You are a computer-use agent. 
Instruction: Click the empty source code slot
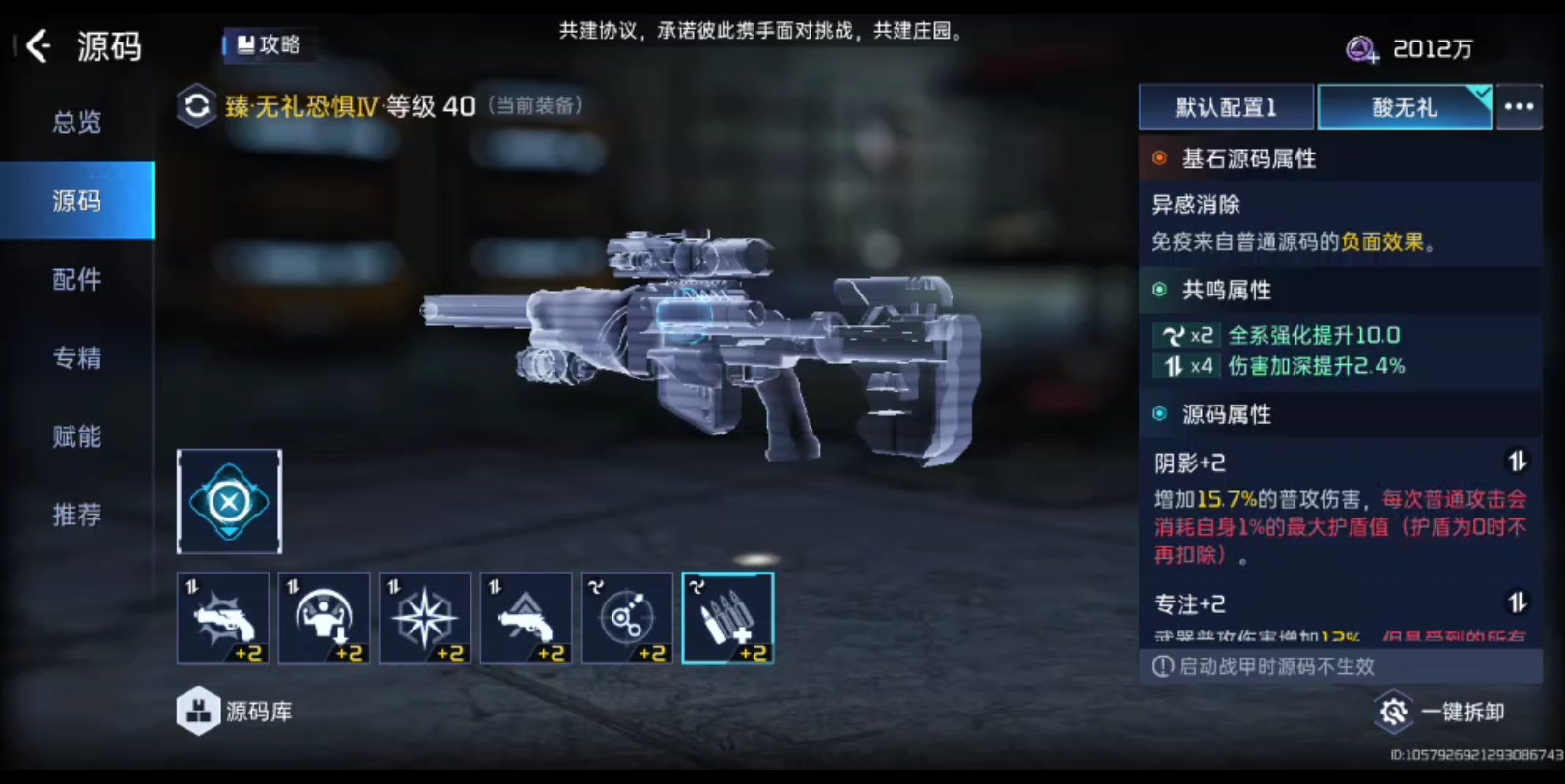(228, 502)
